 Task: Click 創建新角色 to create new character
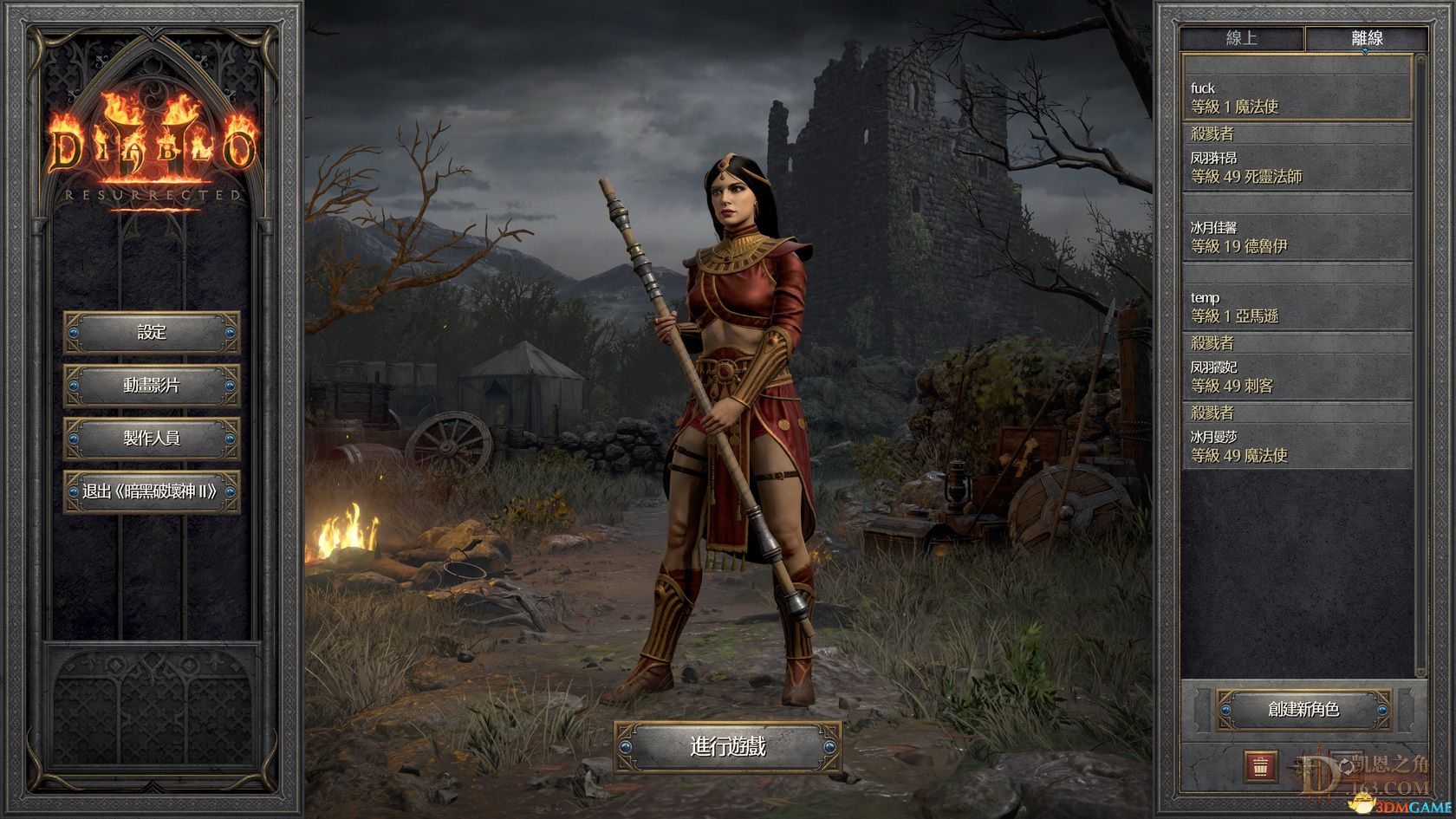[1303, 710]
